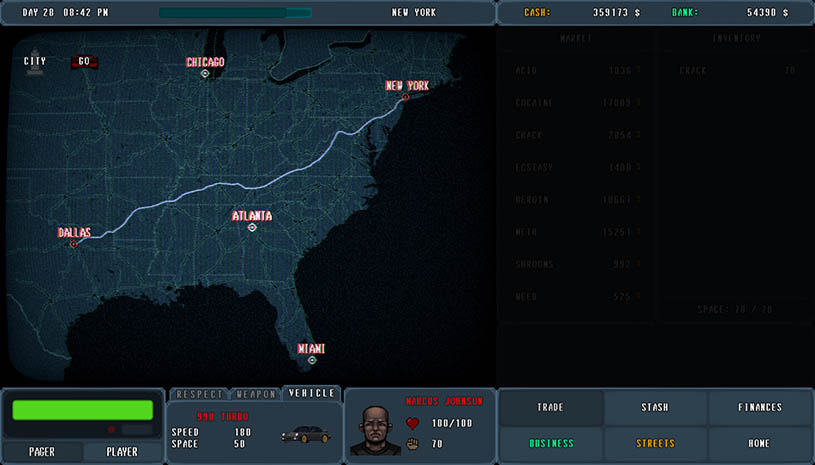Viewport: 815px width, 465px height.
Task: Select Atlanta on the map
Action: tap(252, 227)
